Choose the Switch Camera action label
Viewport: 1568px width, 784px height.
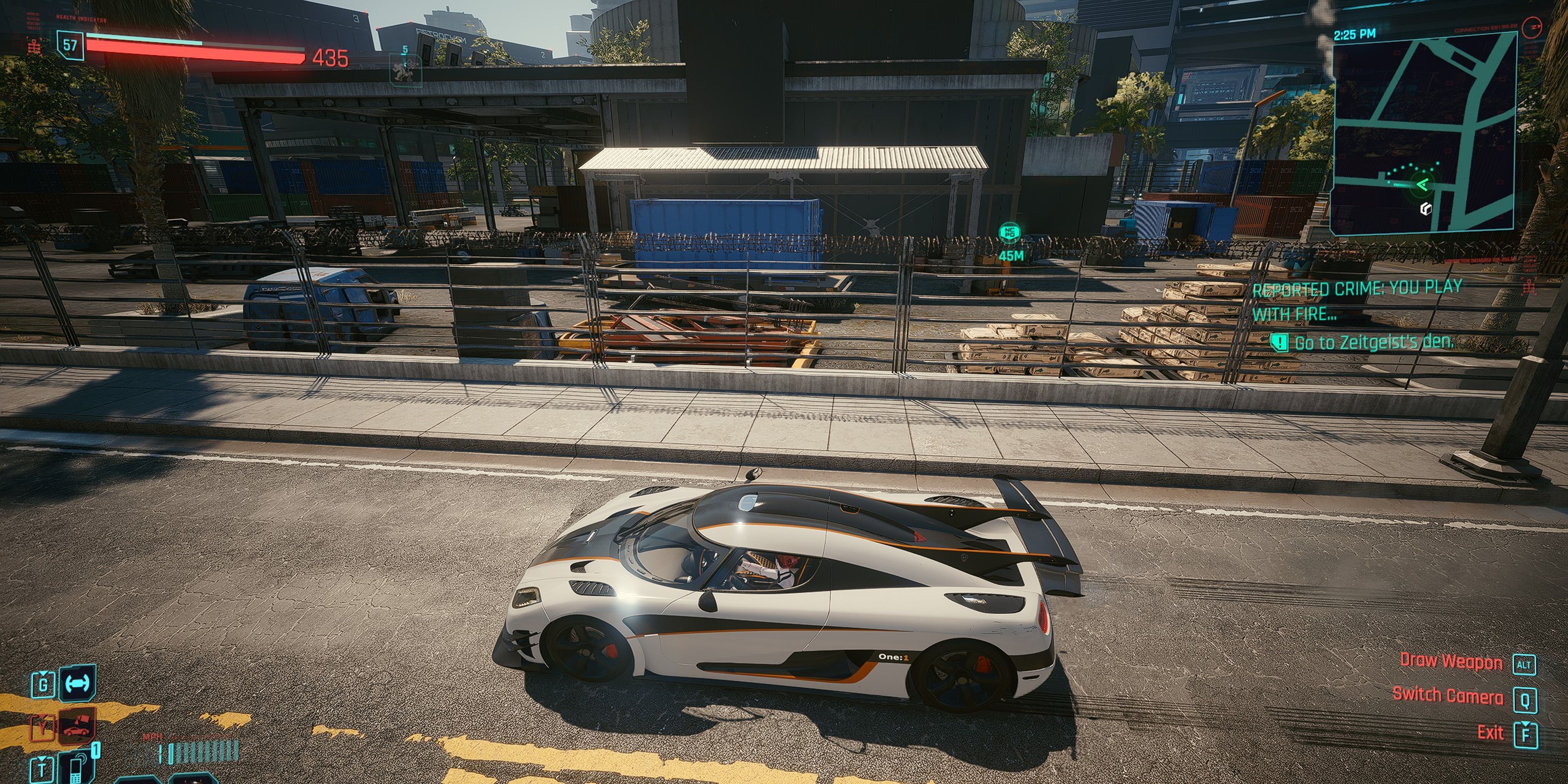point(1448,695)
